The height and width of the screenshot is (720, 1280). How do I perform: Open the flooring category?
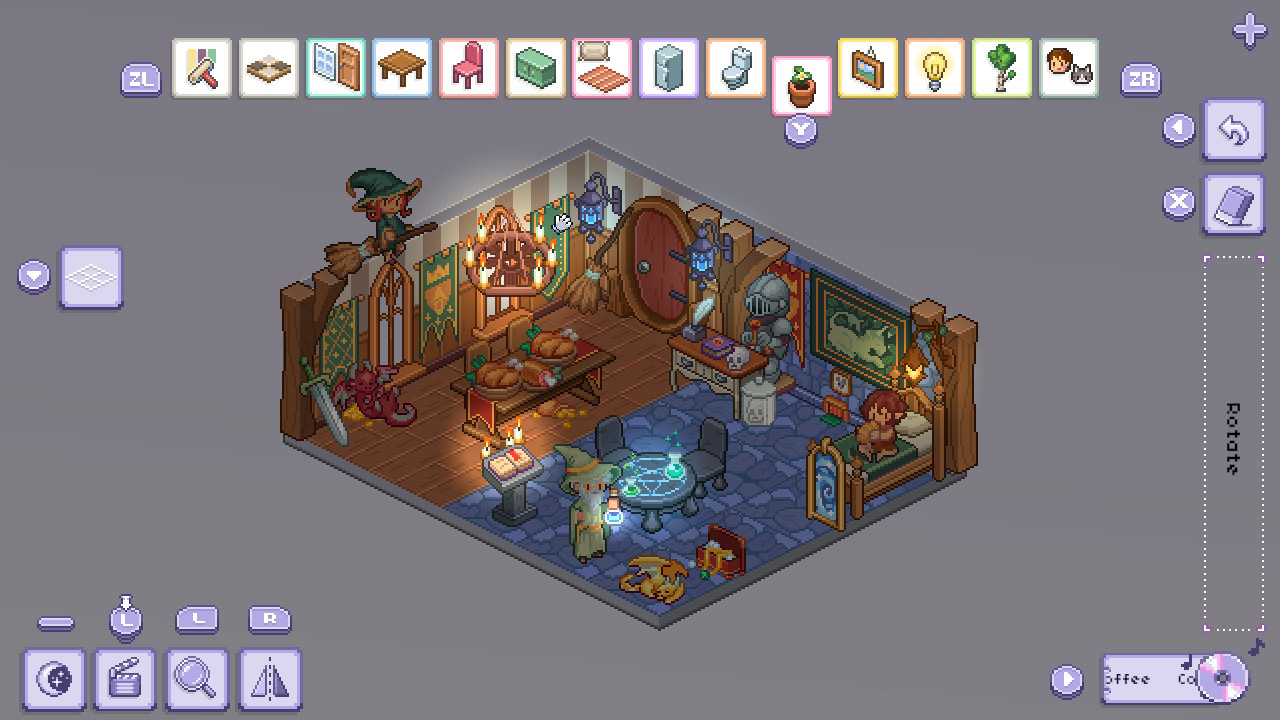pyautogui.click(x=268, y=68)
